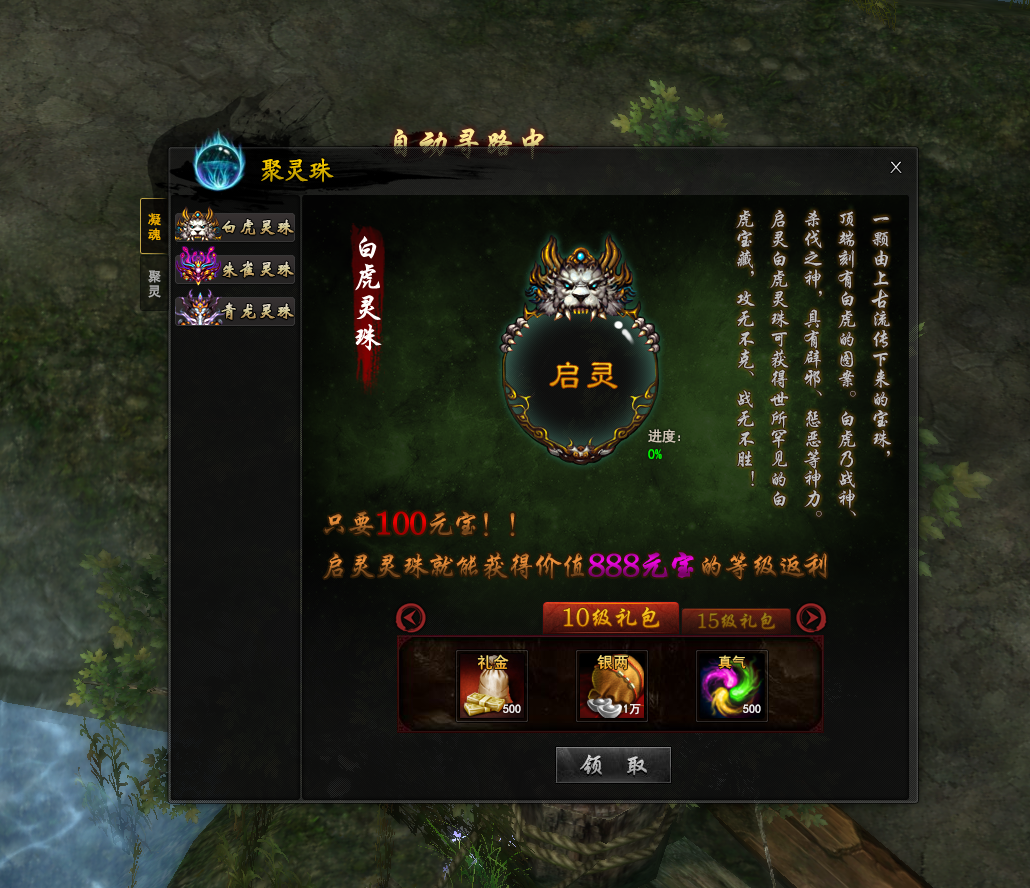Inspect the 银两 1万 reward icon

tap(612, 686)
